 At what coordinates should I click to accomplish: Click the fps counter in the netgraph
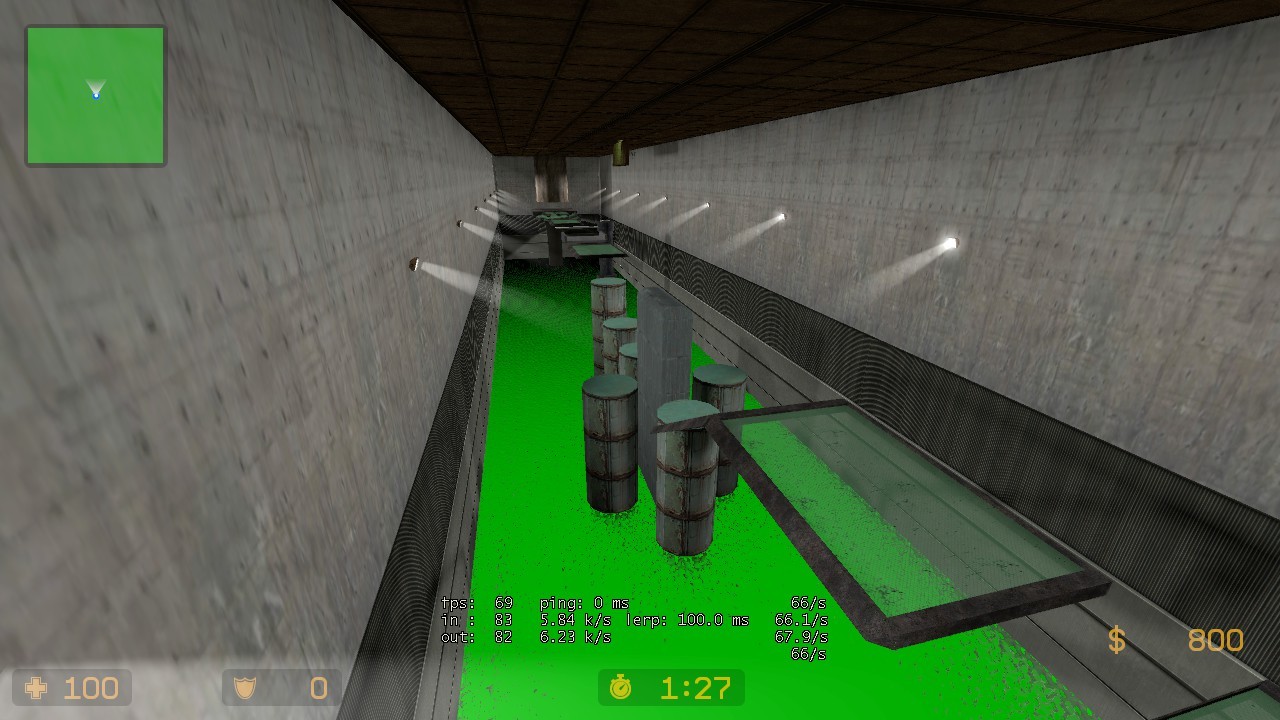pos(477,603)
